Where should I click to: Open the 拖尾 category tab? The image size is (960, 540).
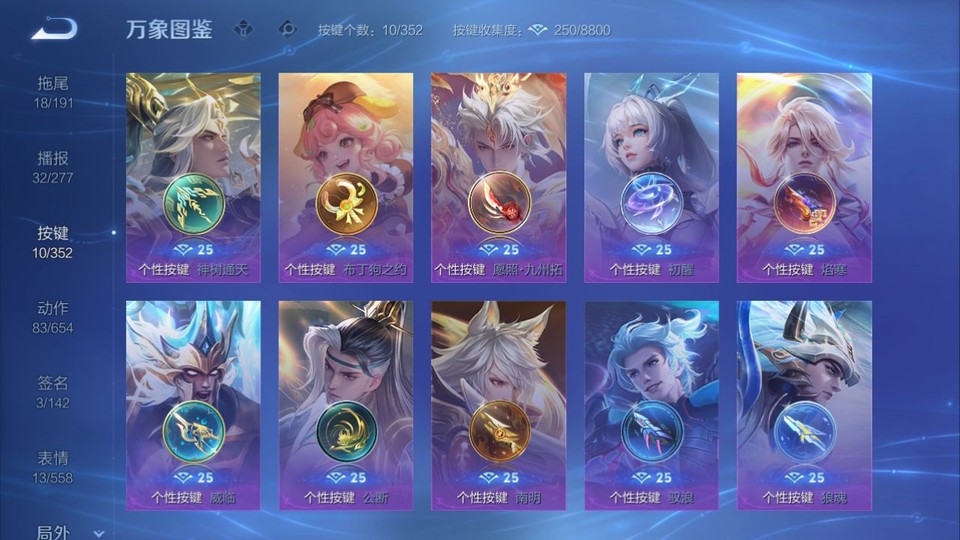point(53,91)
